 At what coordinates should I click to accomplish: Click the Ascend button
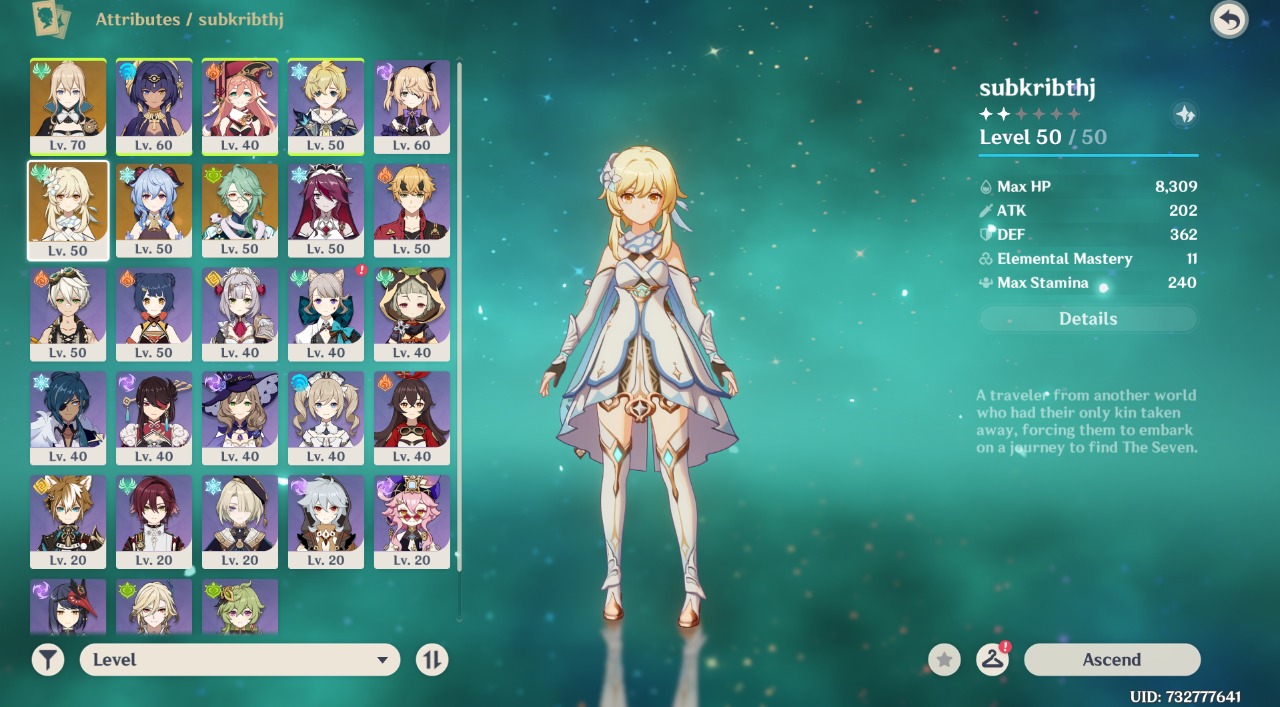click(x=1111, y=660)
